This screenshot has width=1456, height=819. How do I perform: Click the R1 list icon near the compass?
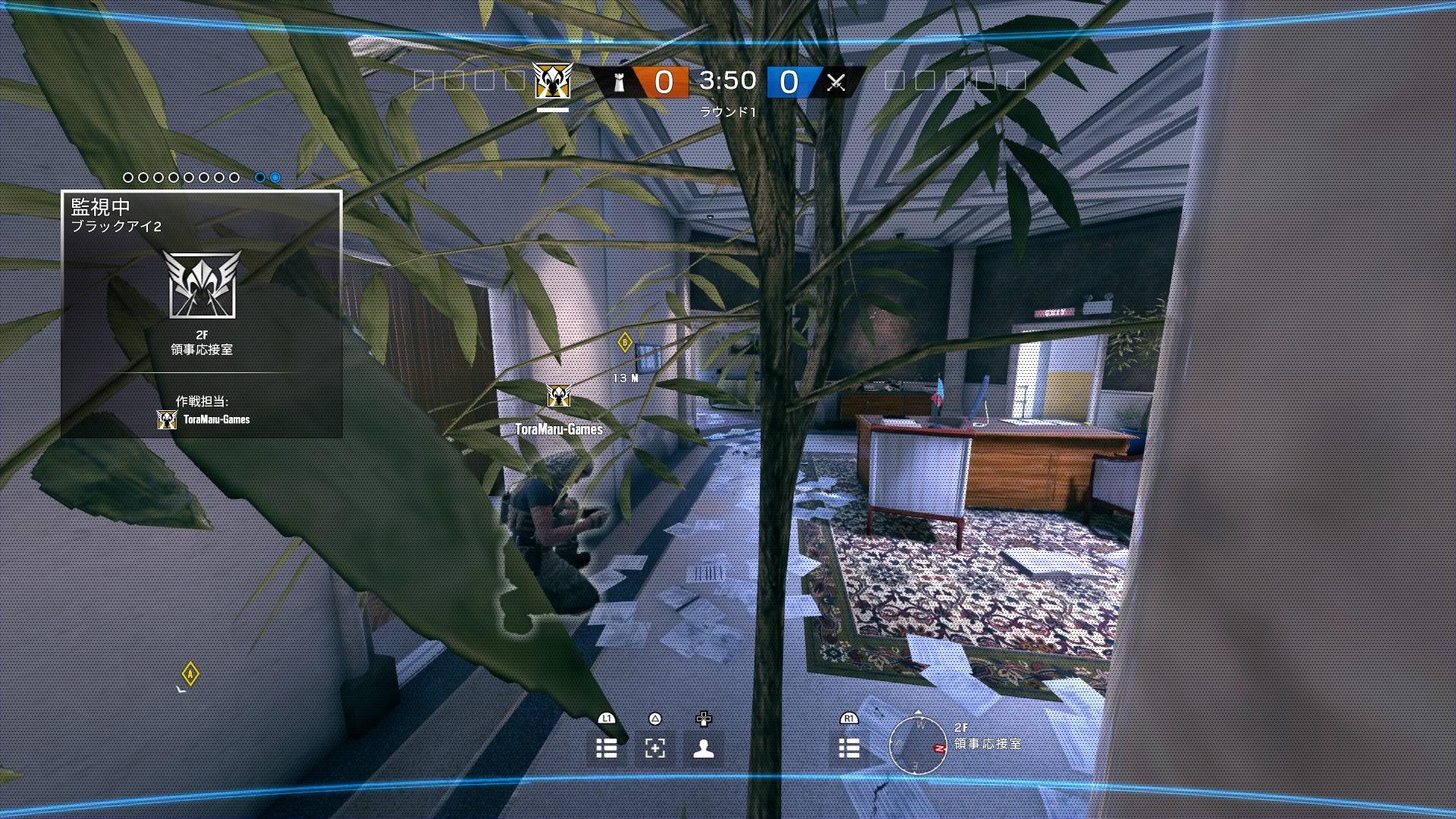(849, 749)
